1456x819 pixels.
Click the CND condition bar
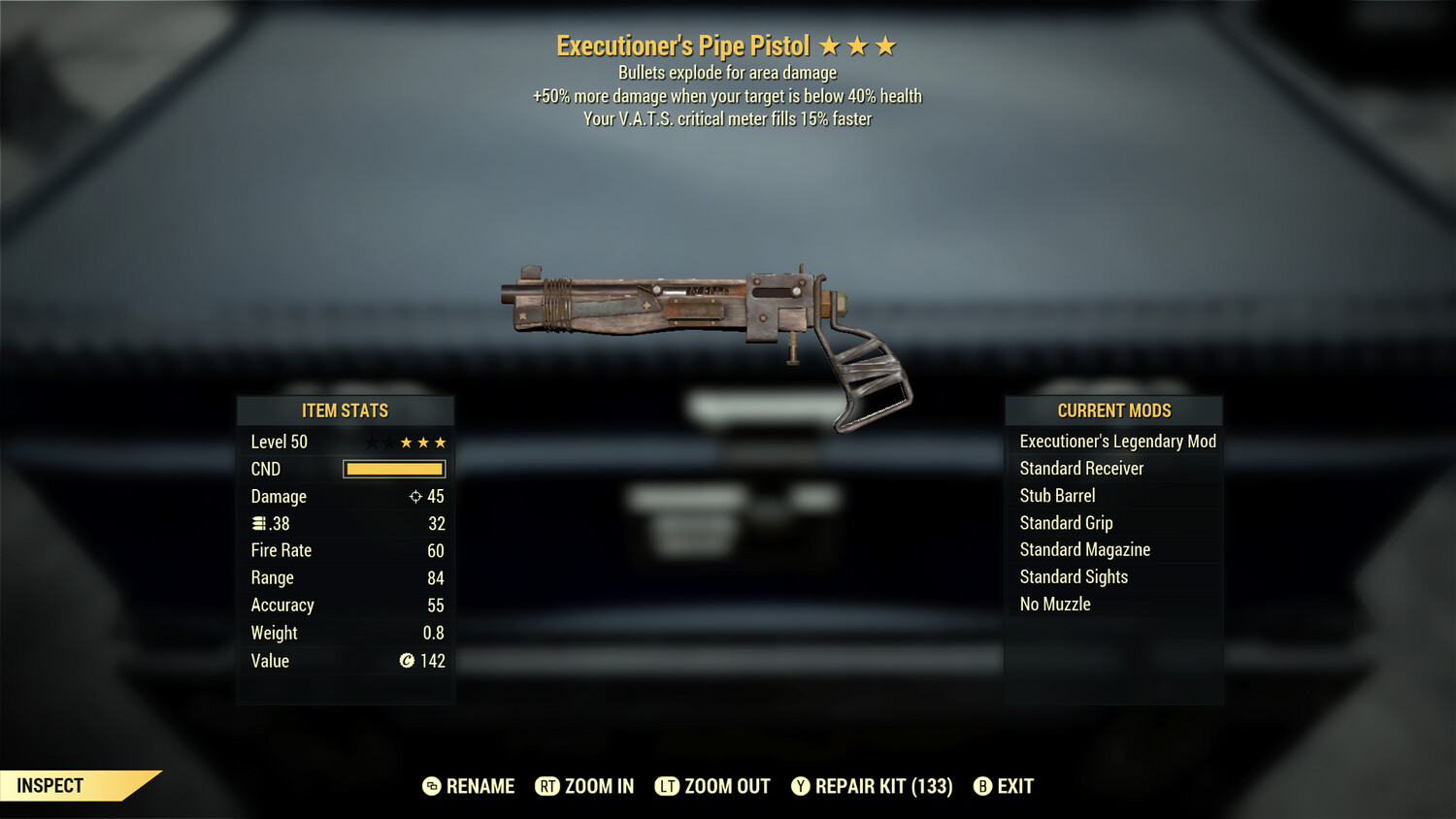point(393,469)
